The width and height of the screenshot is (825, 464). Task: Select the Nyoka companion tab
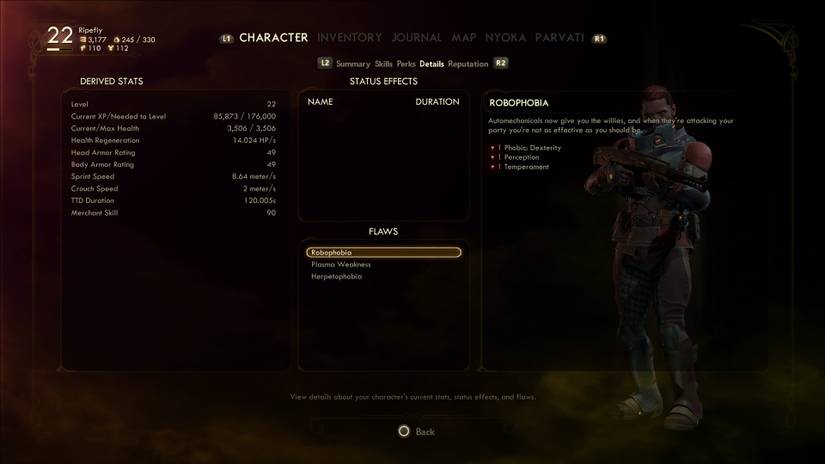(505, 38)
